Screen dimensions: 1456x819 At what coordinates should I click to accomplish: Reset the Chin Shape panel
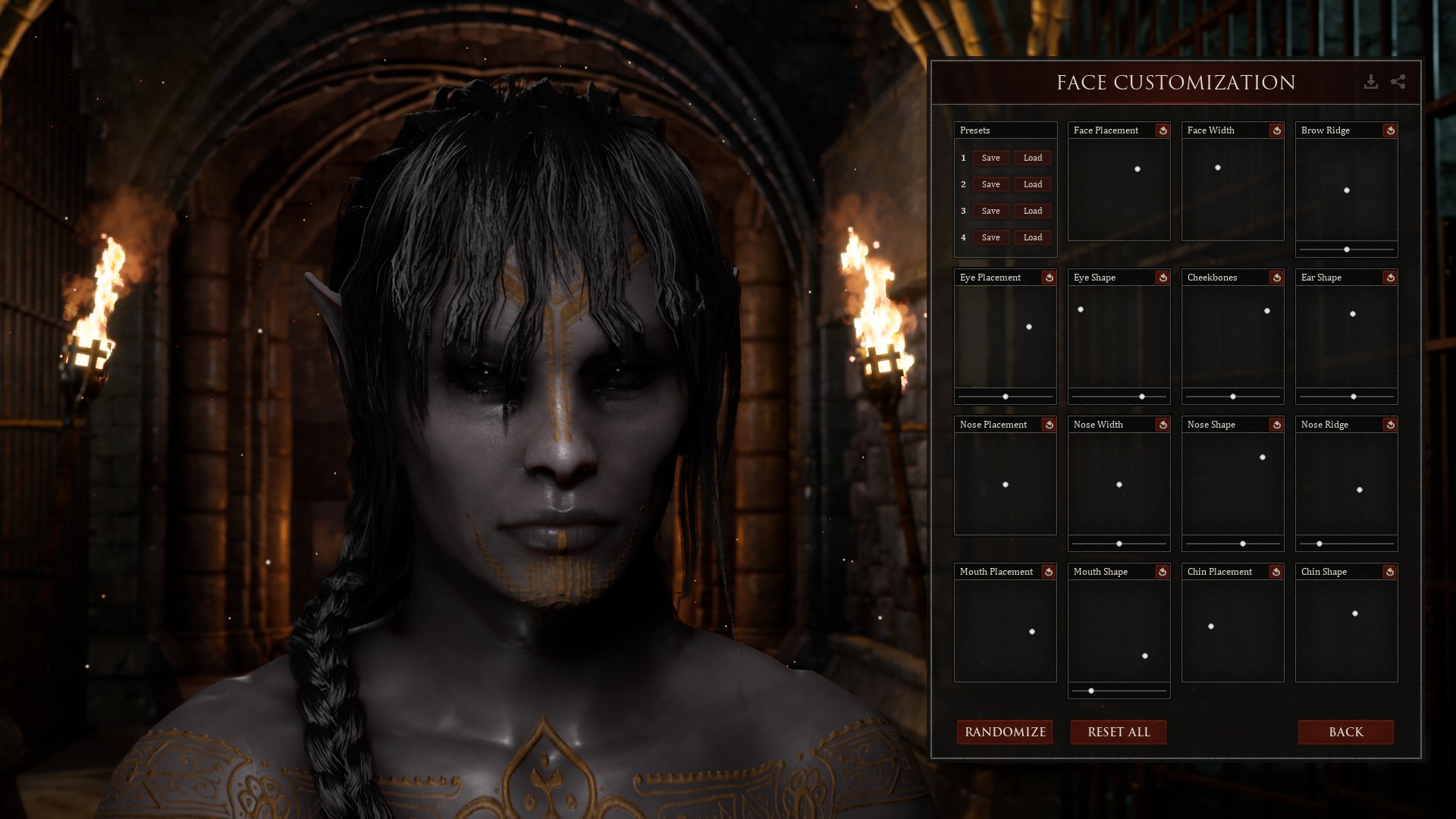(1390, 572)
